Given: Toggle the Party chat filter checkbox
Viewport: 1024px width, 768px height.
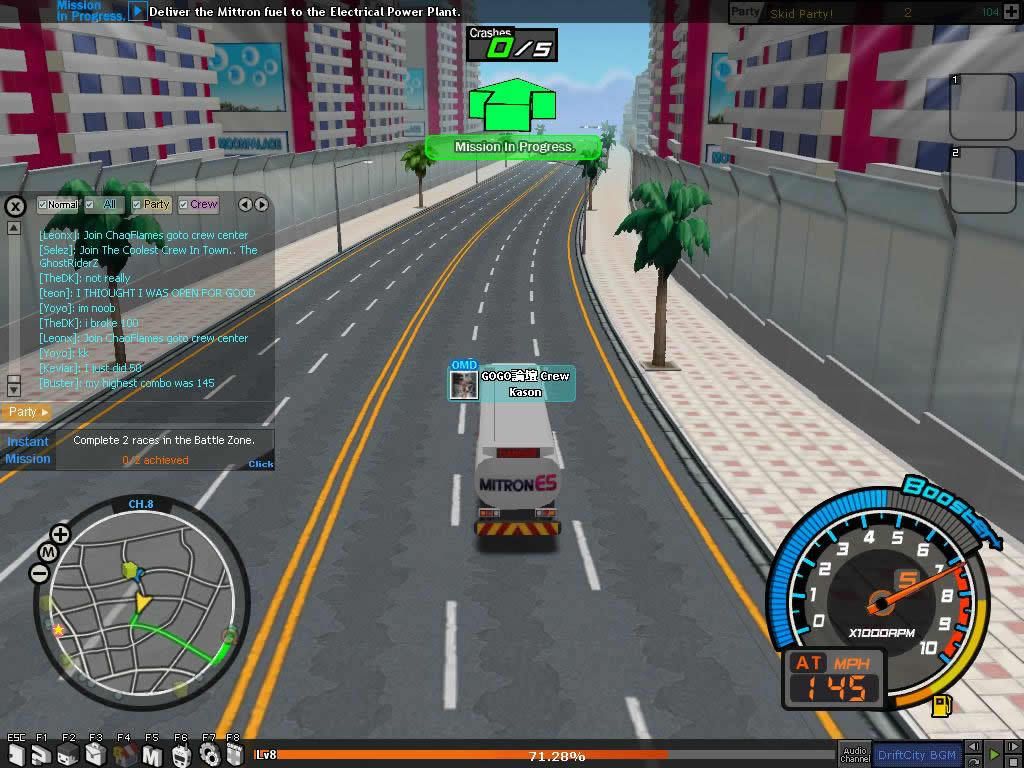Looking at the screenshot, I should (138, 205).
